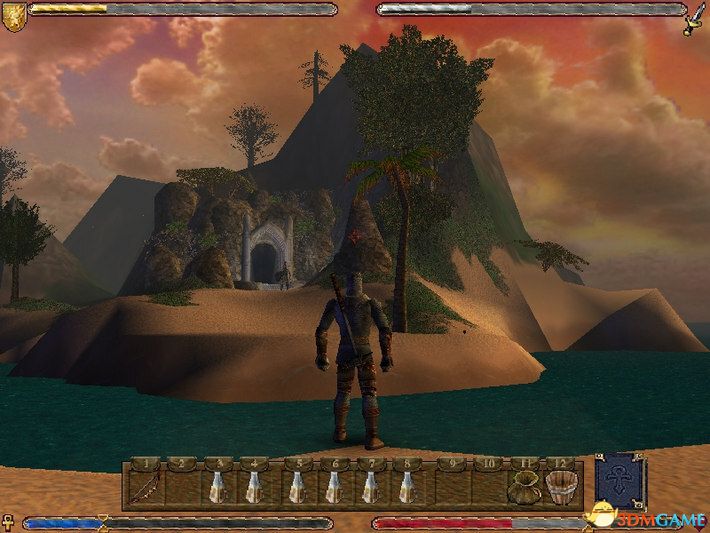Image resolution: width=710 pixels, height=533 pixels.
Task: Click the golden shield armor icon
Action: coord(13,15)
